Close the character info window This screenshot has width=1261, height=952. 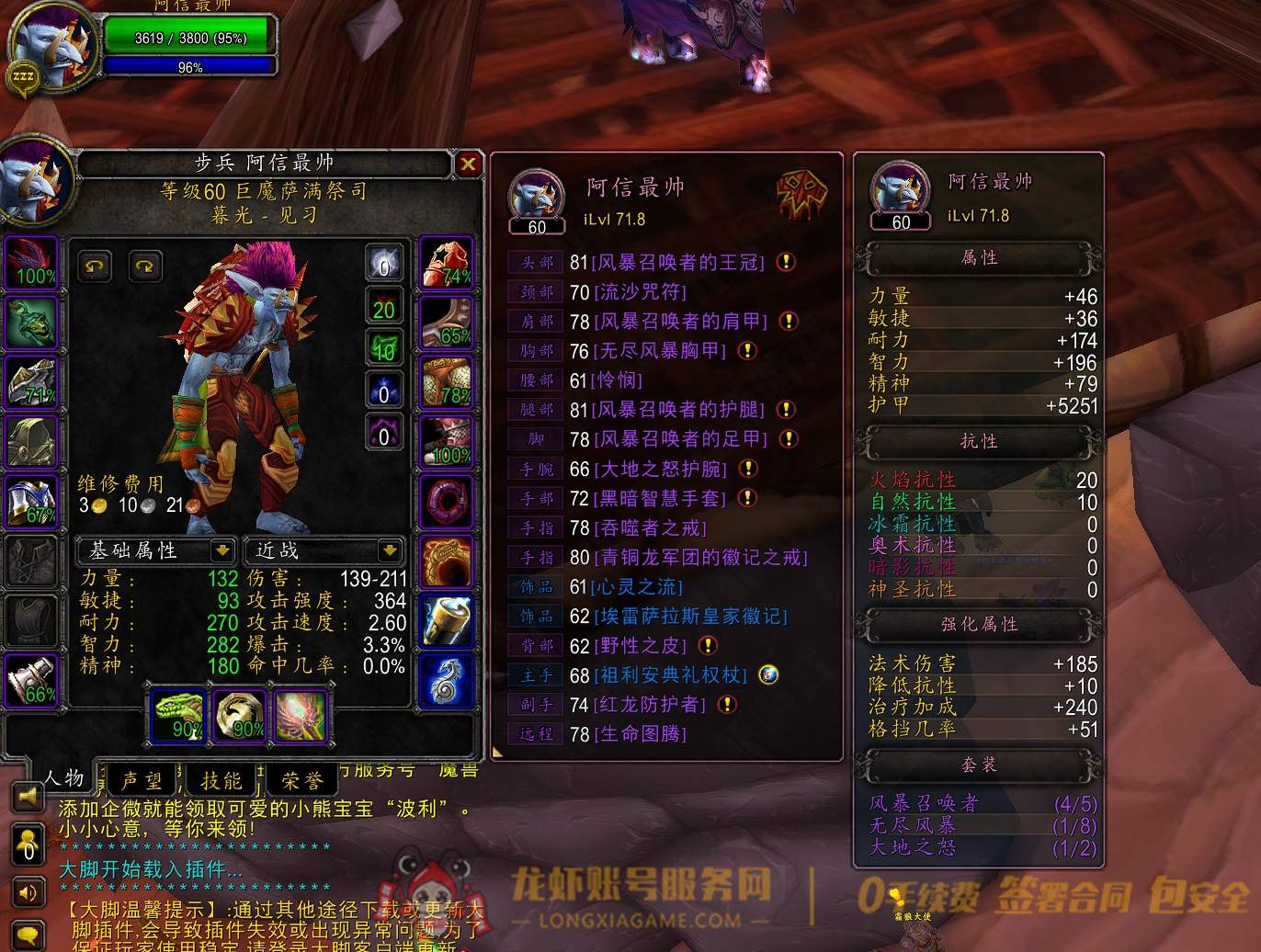pyautogui.click(x=468, y=164)
